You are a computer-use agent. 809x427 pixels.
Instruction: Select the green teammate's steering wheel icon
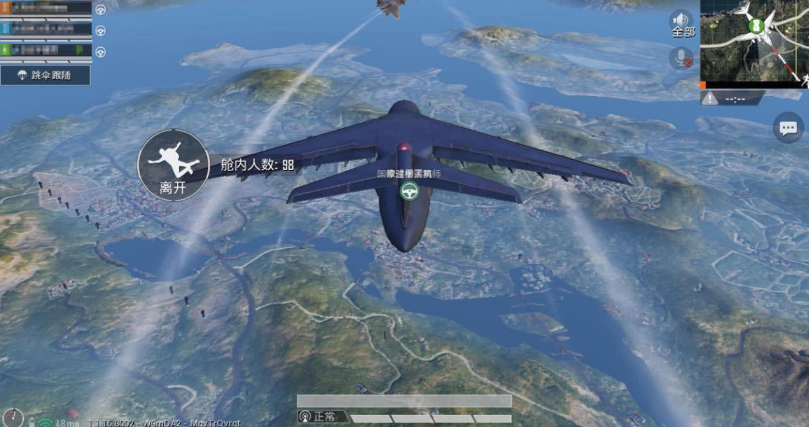pyautogui.click(x=100, y=49)
